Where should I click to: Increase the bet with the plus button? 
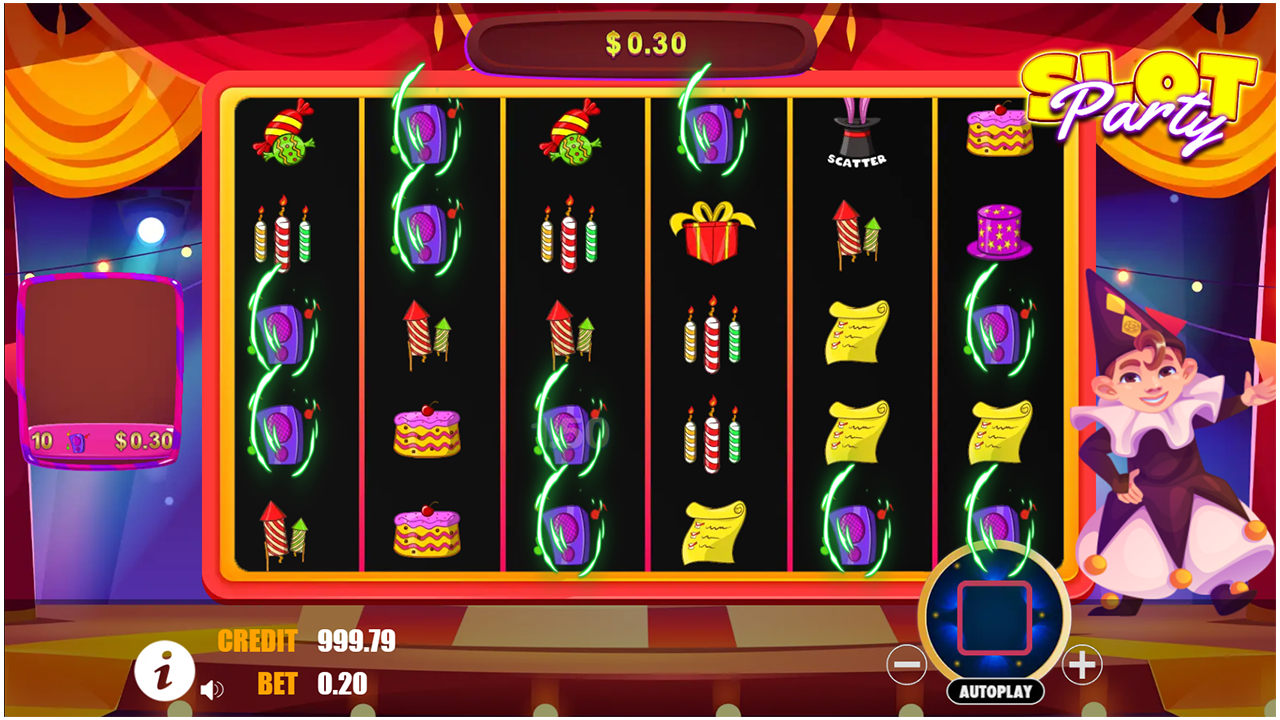(1083, 667)
